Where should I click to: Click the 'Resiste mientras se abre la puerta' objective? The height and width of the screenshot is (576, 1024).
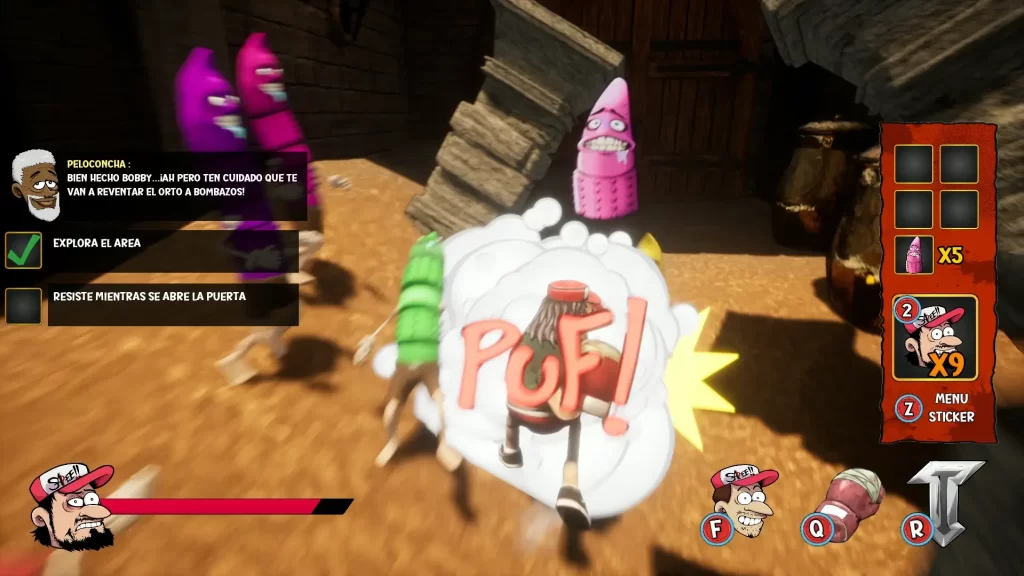[x=150, y=297]
